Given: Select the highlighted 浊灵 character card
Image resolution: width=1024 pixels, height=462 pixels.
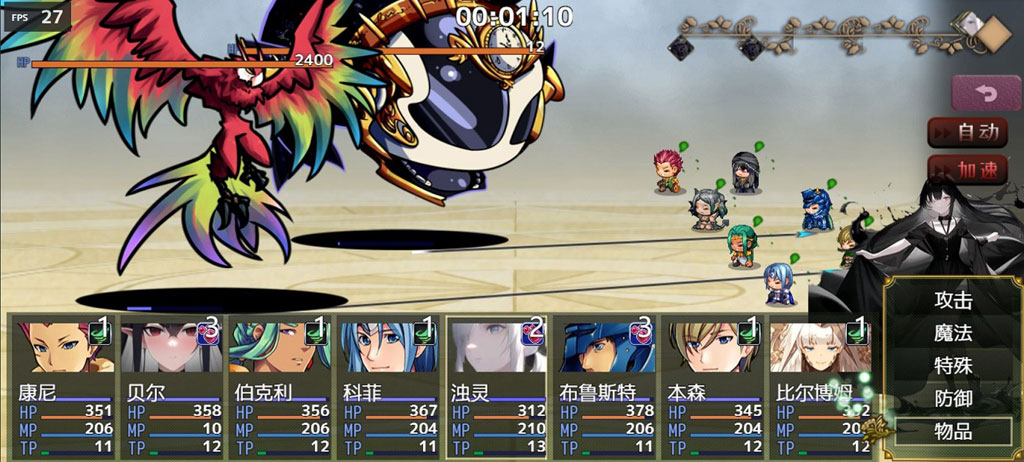Looking at the screenshot, I should (496, 385).
